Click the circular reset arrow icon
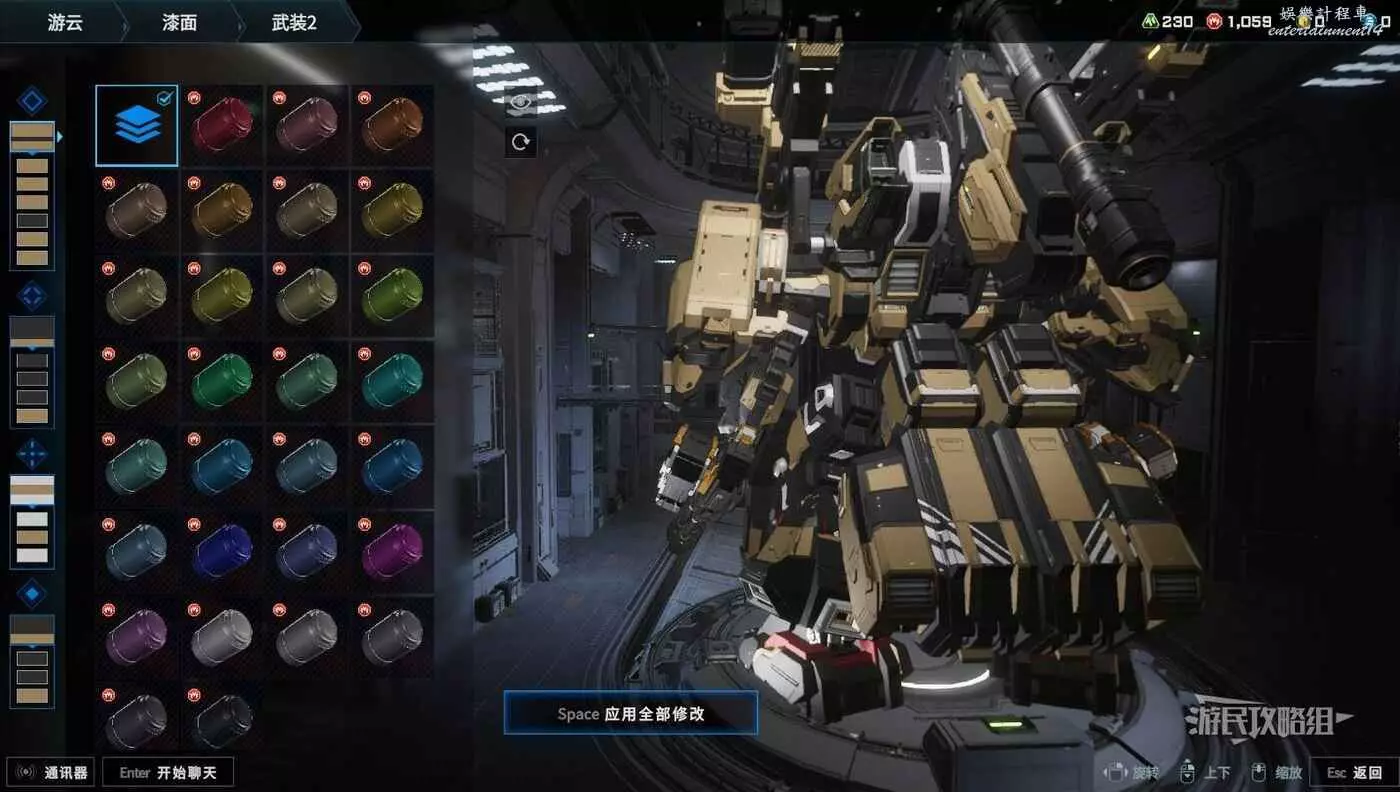Image resolution: width=1400 pixels, height=792 pixels. point(520,142)
